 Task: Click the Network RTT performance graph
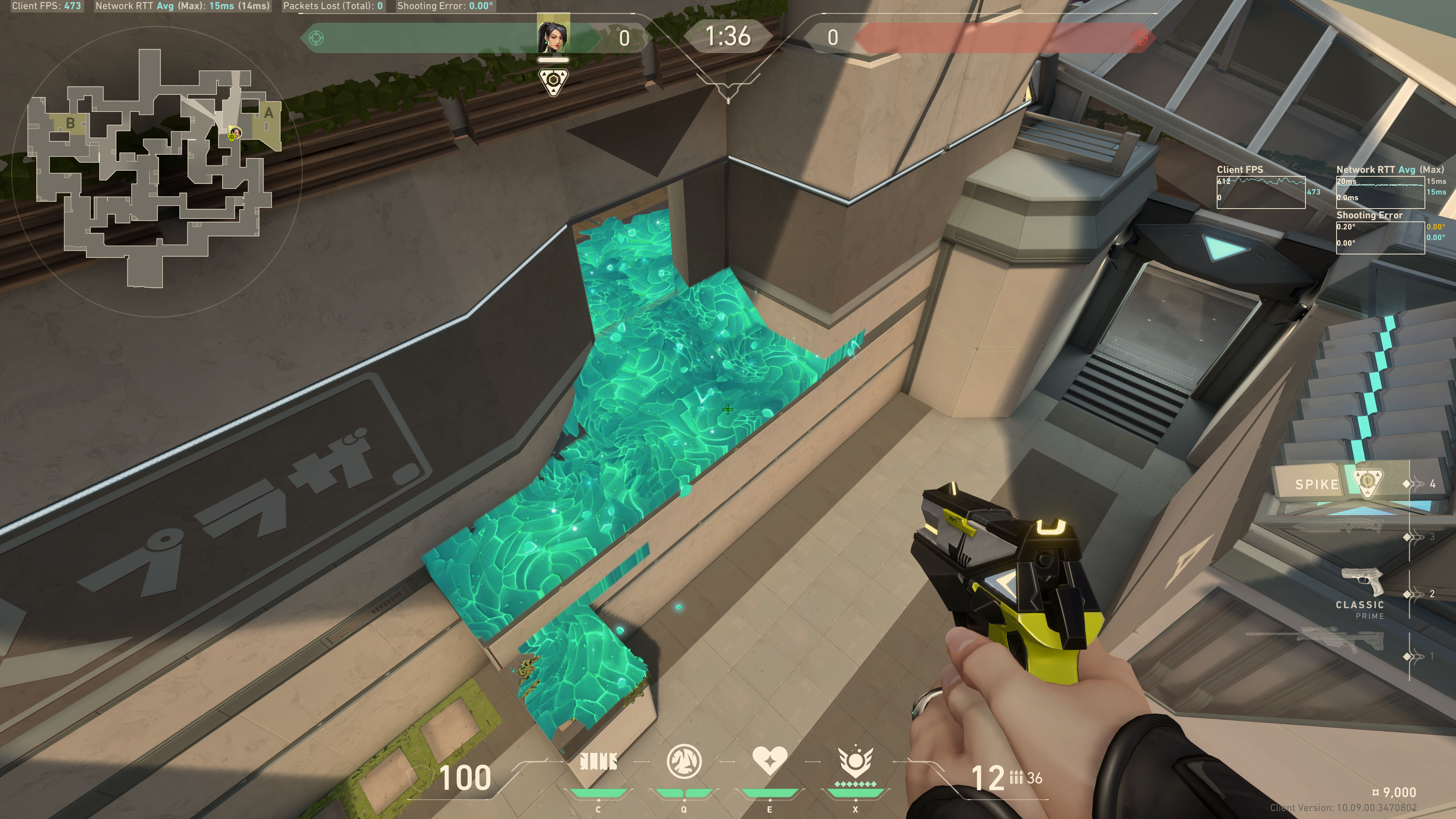[1380, 192]
